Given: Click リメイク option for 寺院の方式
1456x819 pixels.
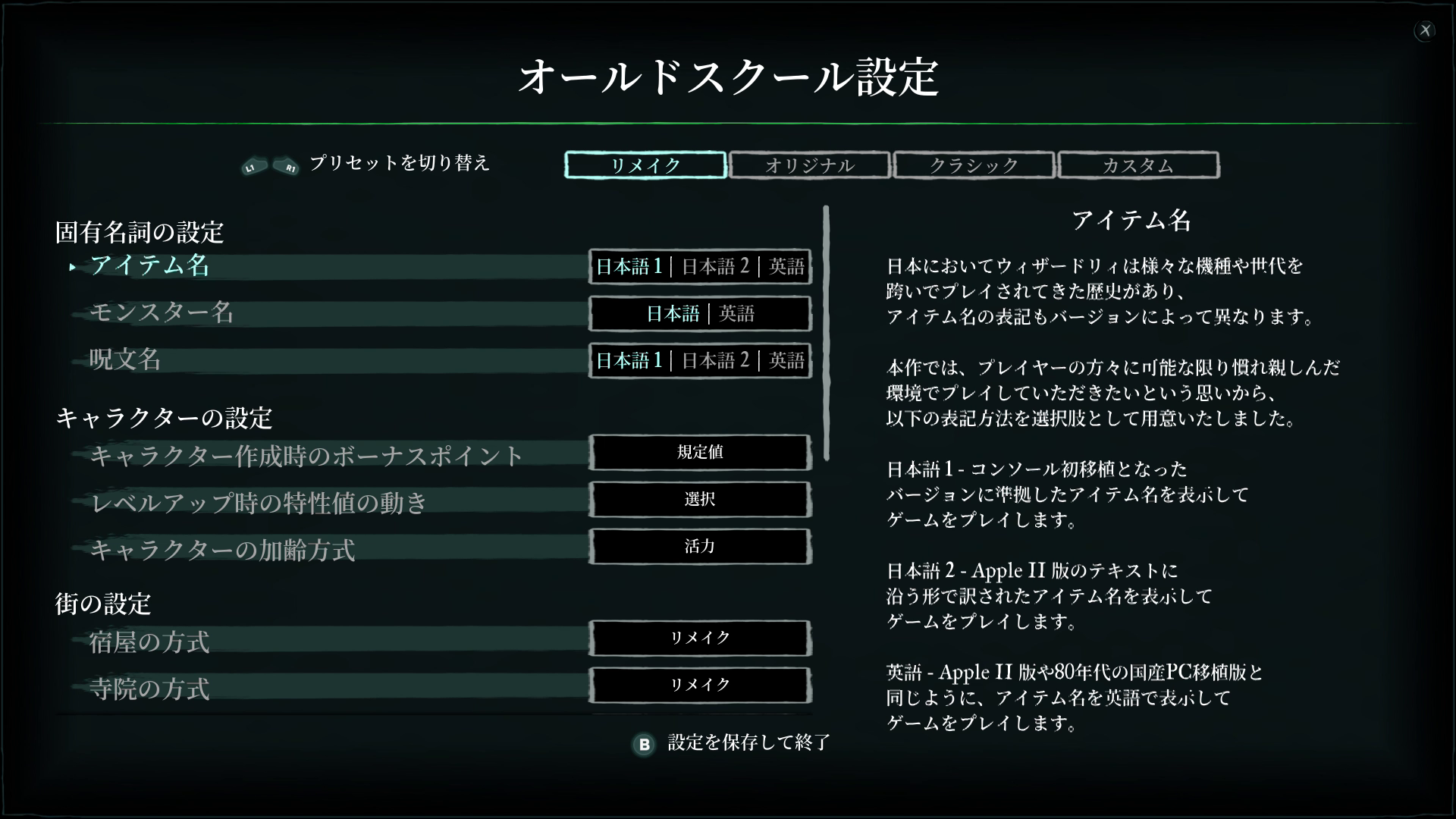Looking at the screenshot, I should (x=699, y=685).
